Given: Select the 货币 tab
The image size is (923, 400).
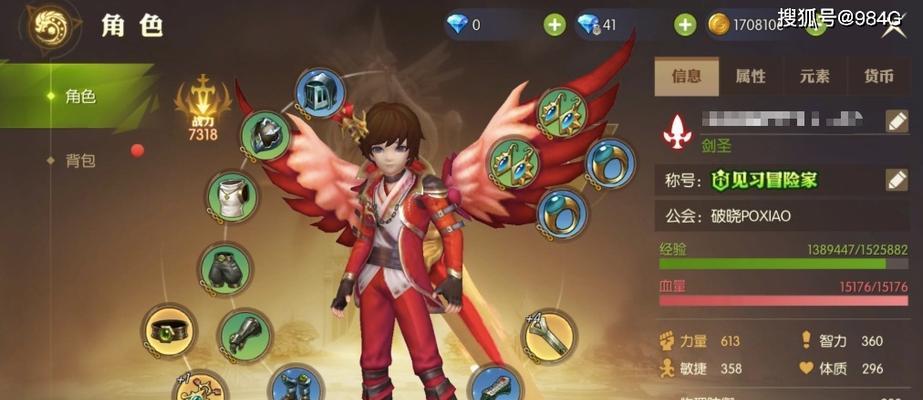Looking at the screenshot, I should click(x=879, y=76).
